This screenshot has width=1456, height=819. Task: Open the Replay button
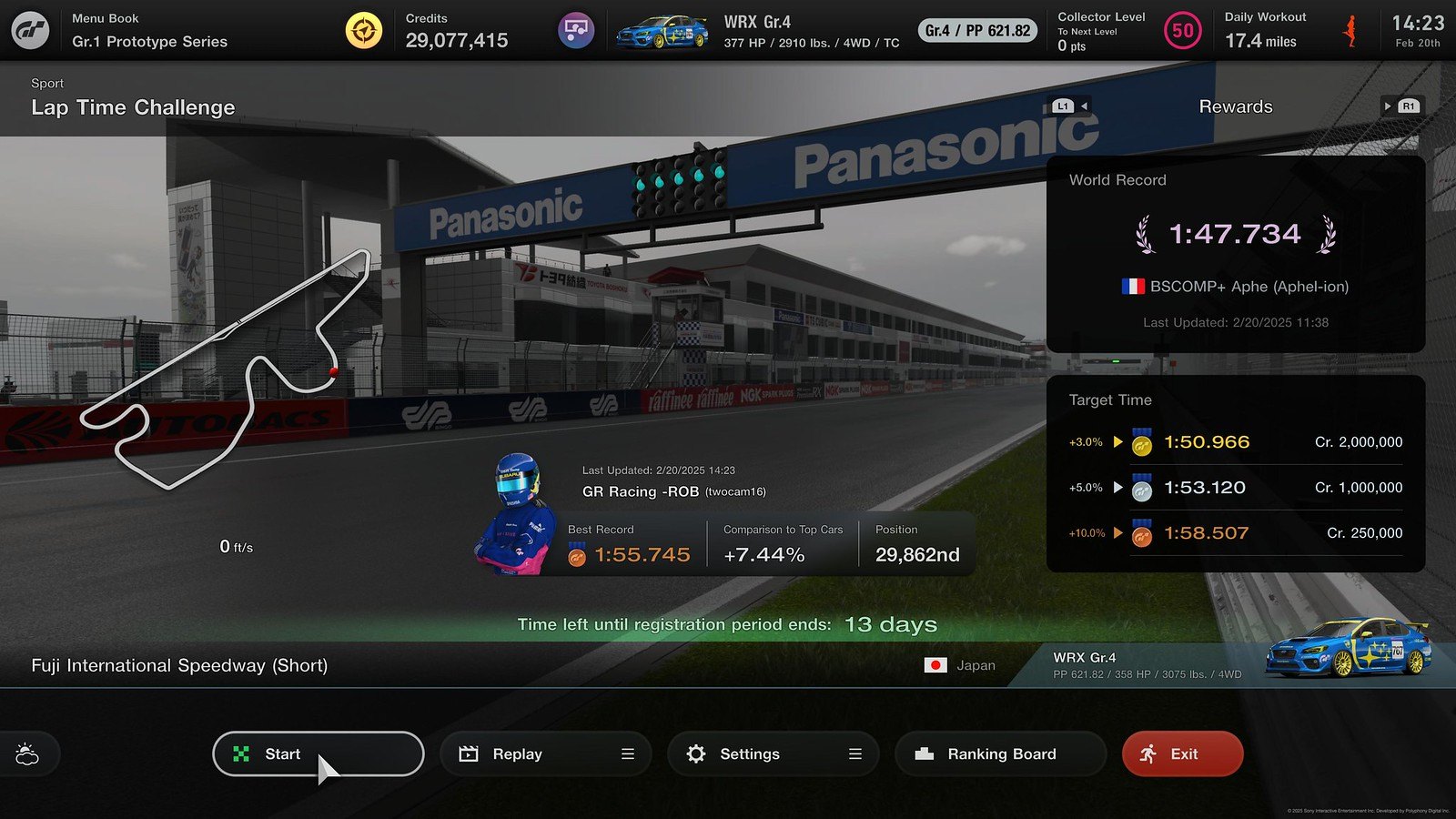[517, 753]
